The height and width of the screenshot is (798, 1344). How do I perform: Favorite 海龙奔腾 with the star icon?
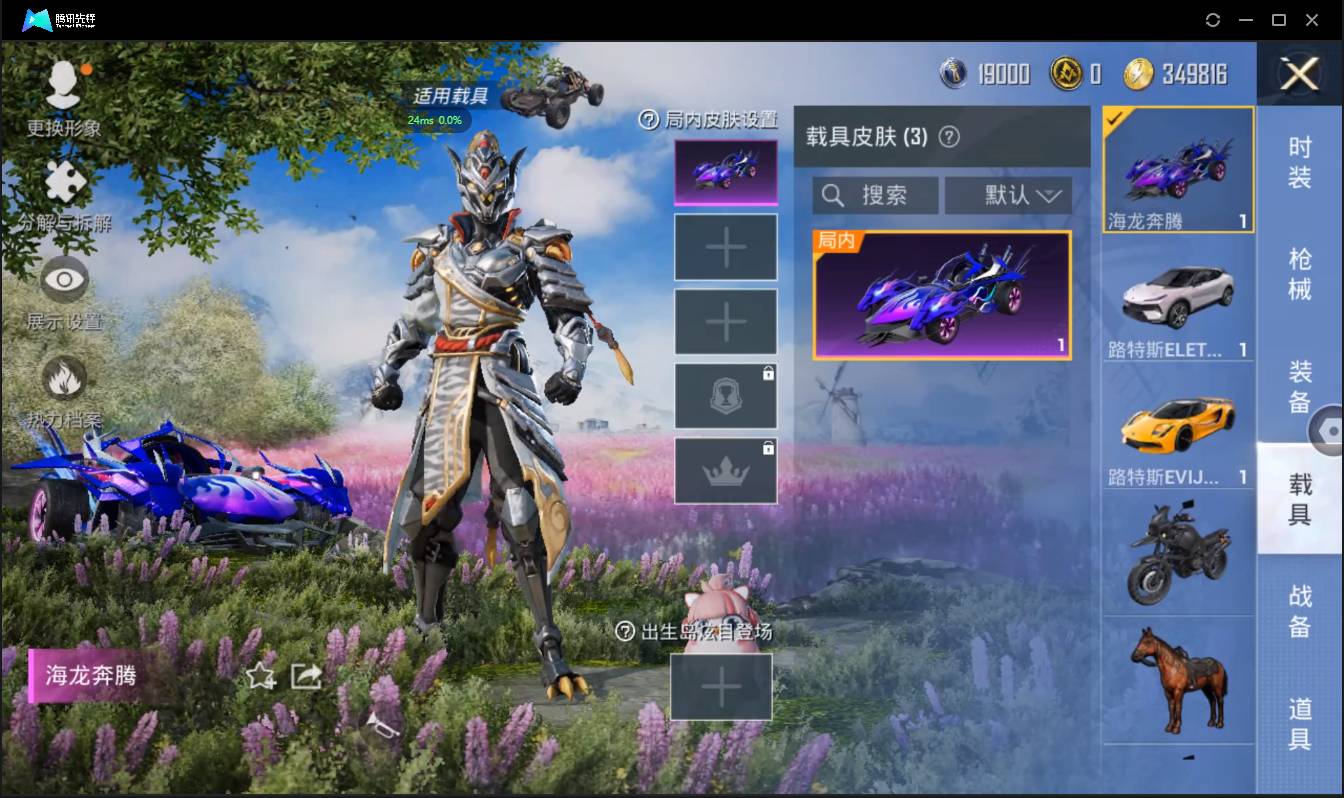260,676
